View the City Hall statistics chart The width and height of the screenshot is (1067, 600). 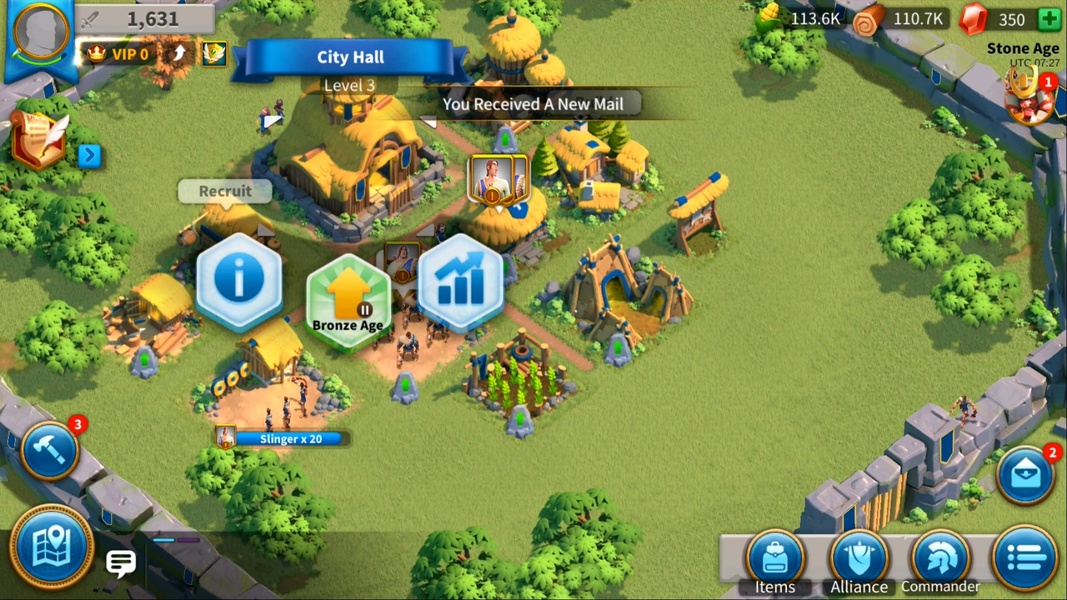[459, 283]
